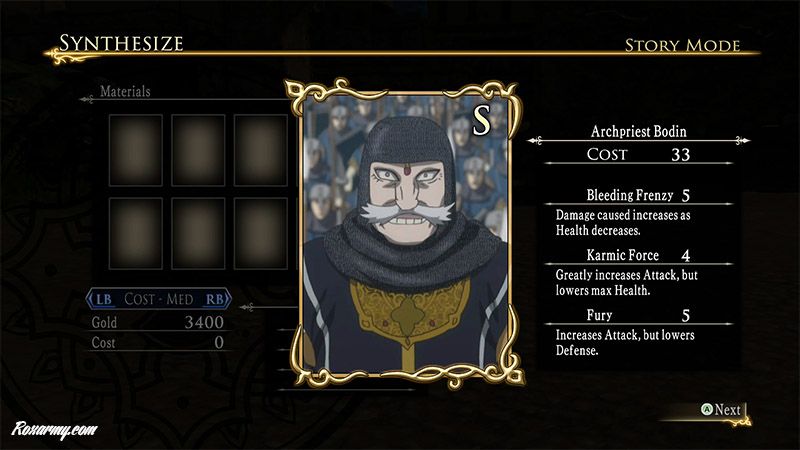
Task: Proceed with the Next button
Action: point(720,410)
